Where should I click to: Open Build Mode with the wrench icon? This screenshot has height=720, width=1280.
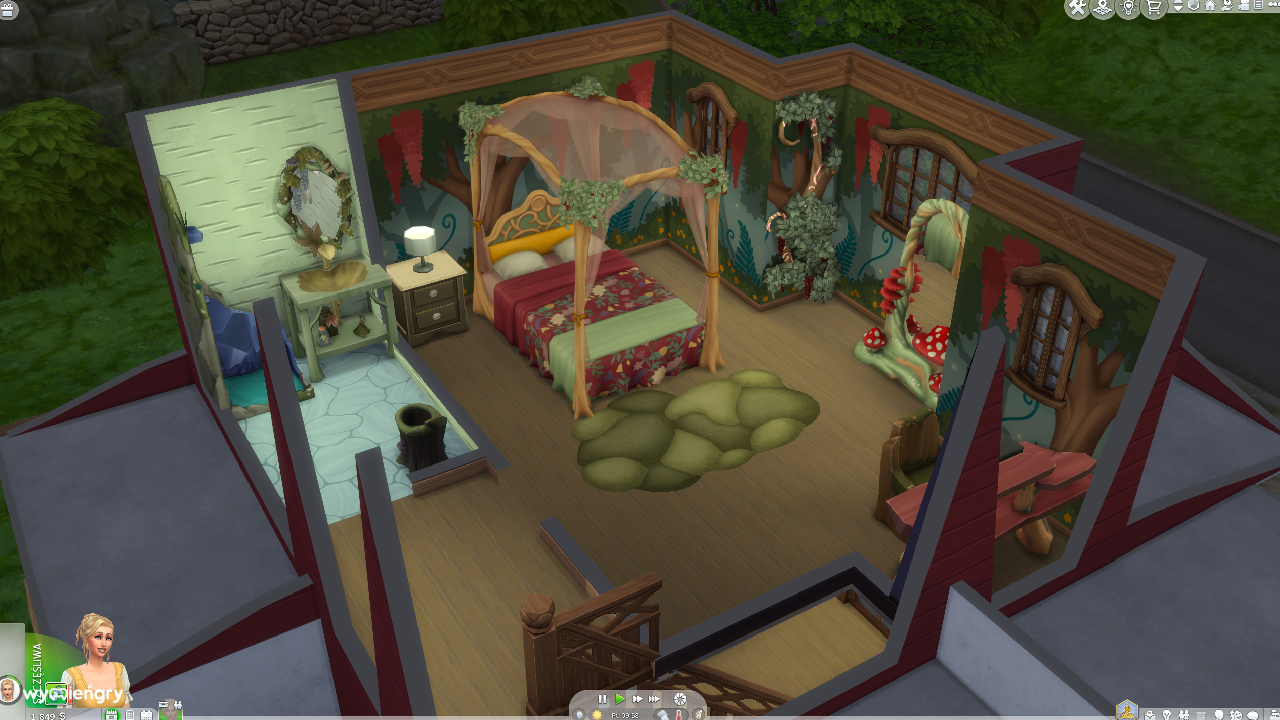point(1076,8)
